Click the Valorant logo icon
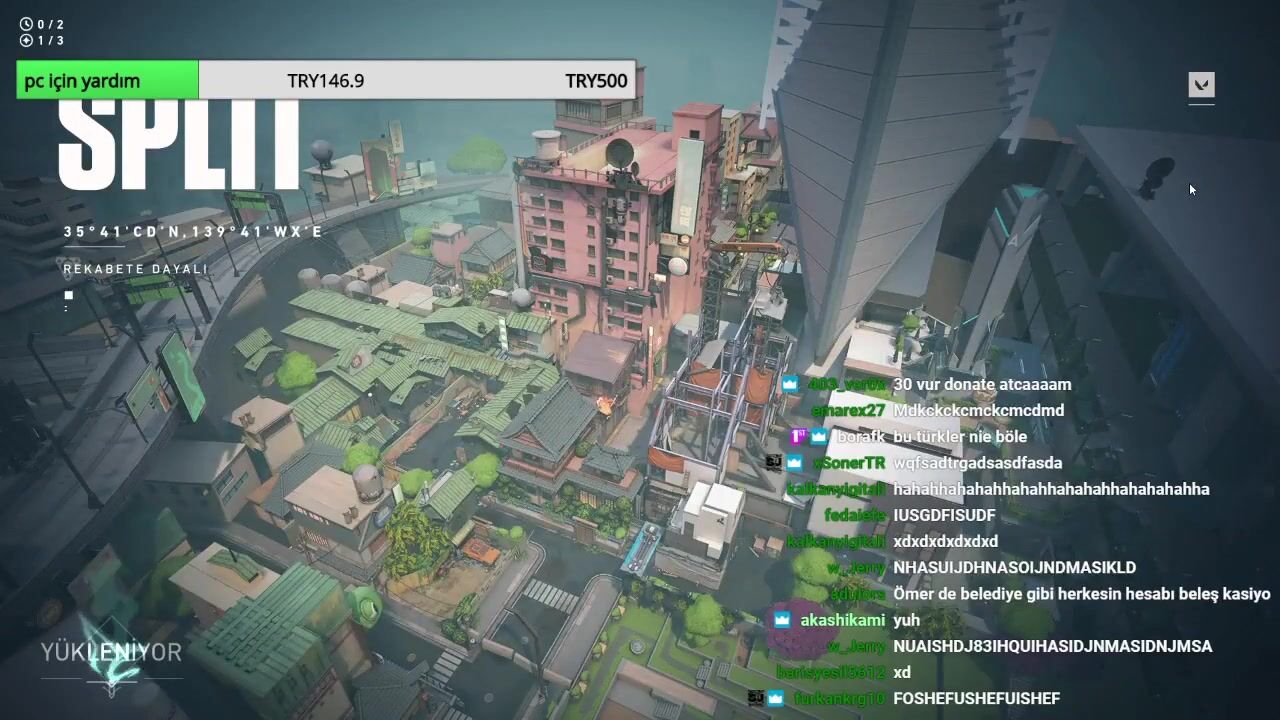 point(1201,85)
